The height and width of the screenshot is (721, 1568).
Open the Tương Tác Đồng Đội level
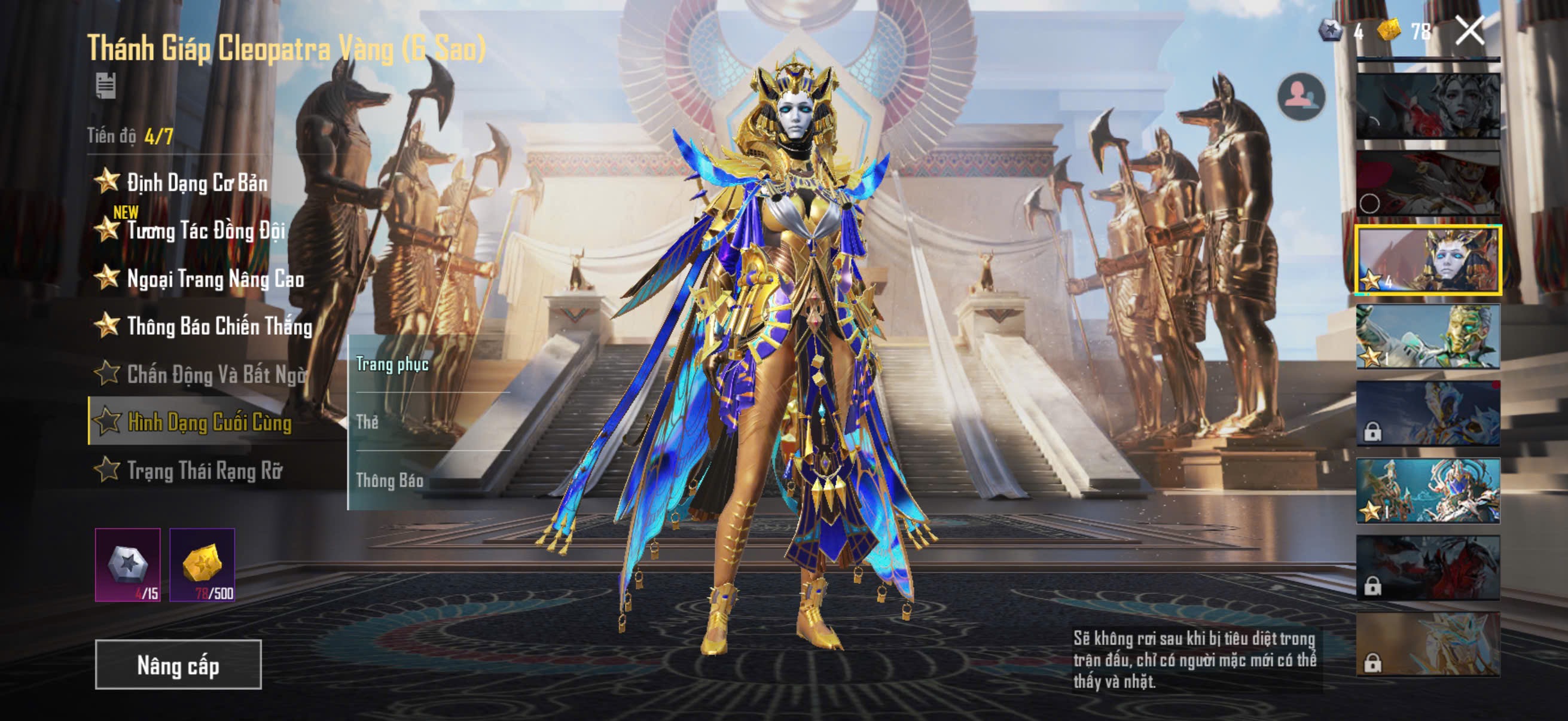[205, 231]
